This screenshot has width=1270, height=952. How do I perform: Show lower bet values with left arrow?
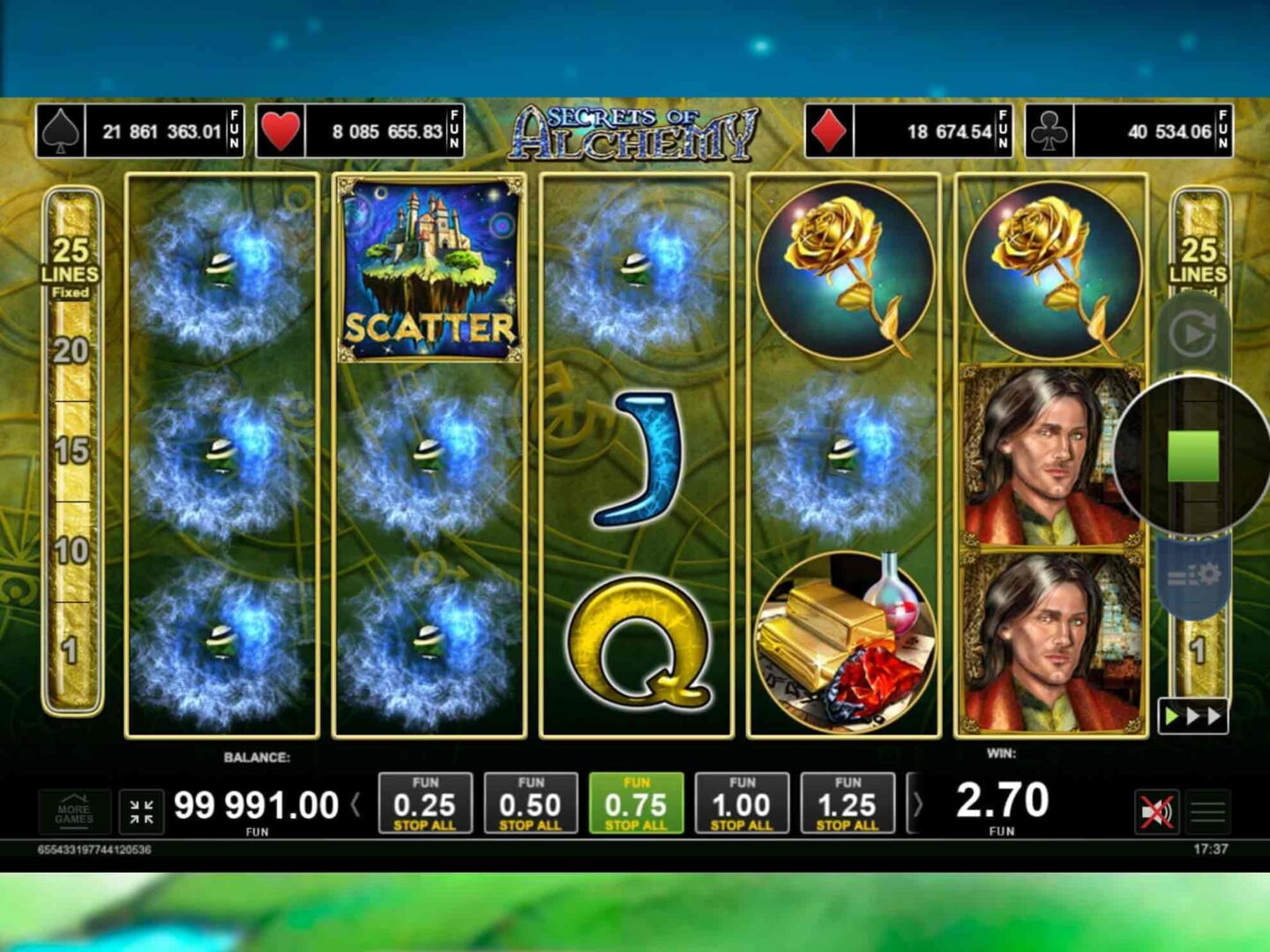point(356,804)
